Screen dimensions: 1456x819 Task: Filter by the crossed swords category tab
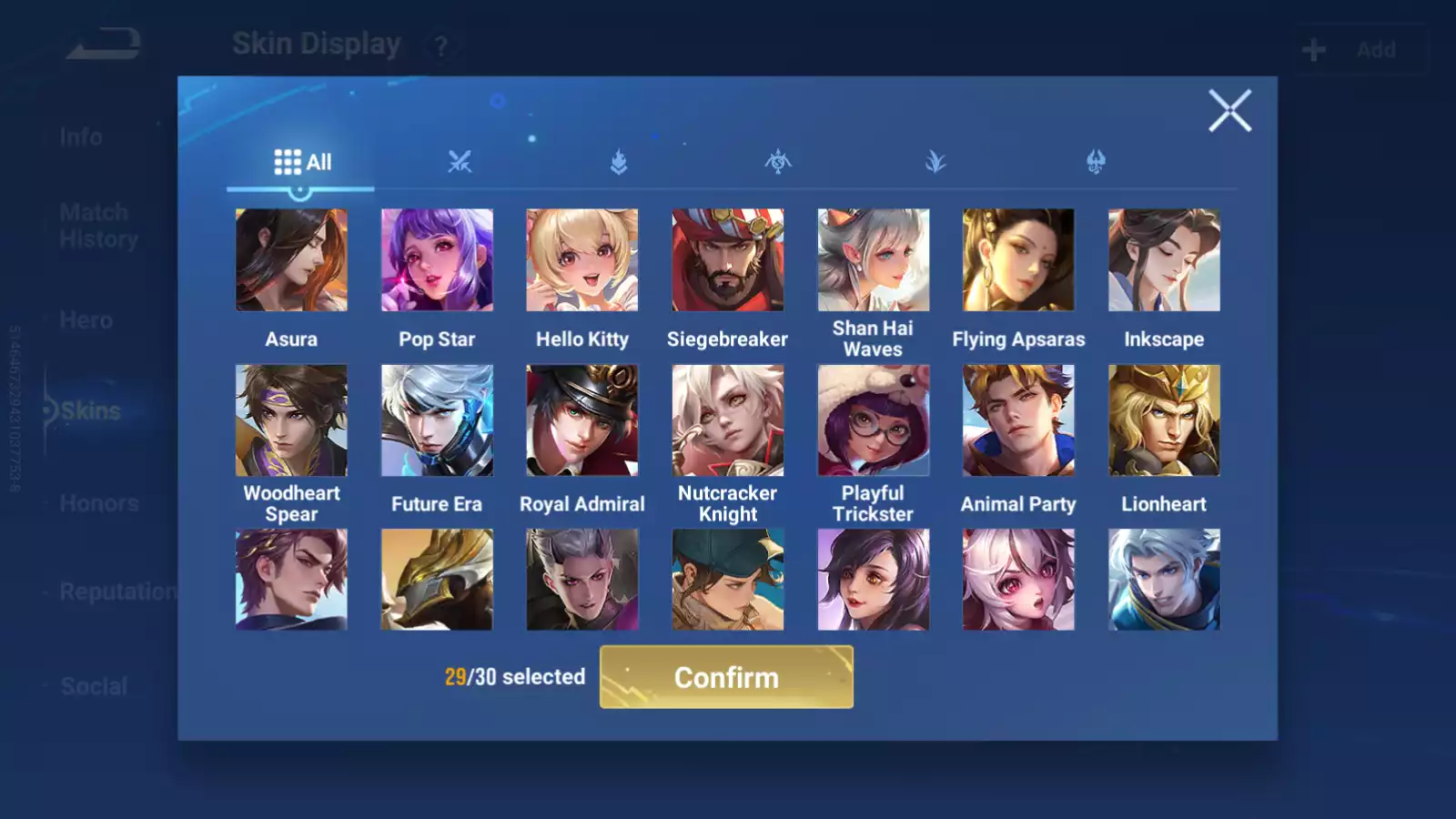point(460,162)
